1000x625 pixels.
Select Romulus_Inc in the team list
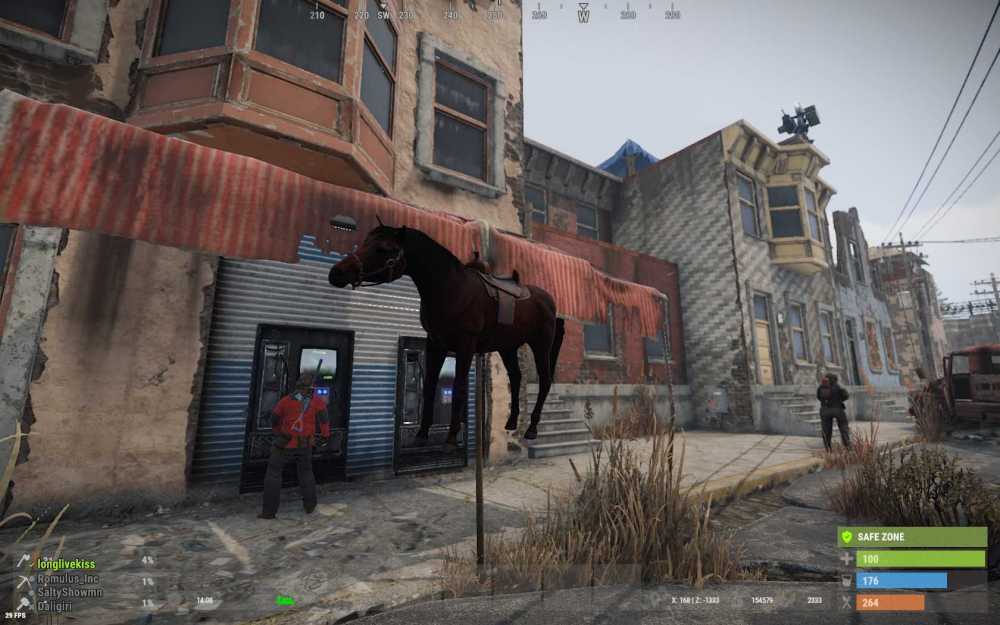(x=69, y=579)
